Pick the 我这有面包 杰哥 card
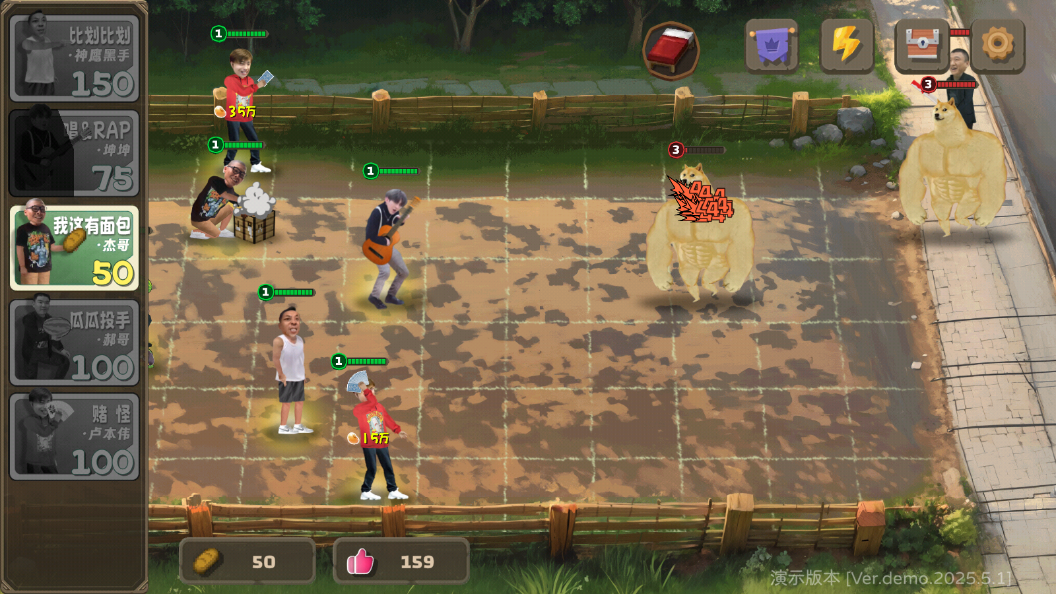This screenshot has height=594, width=1056. 75,247
